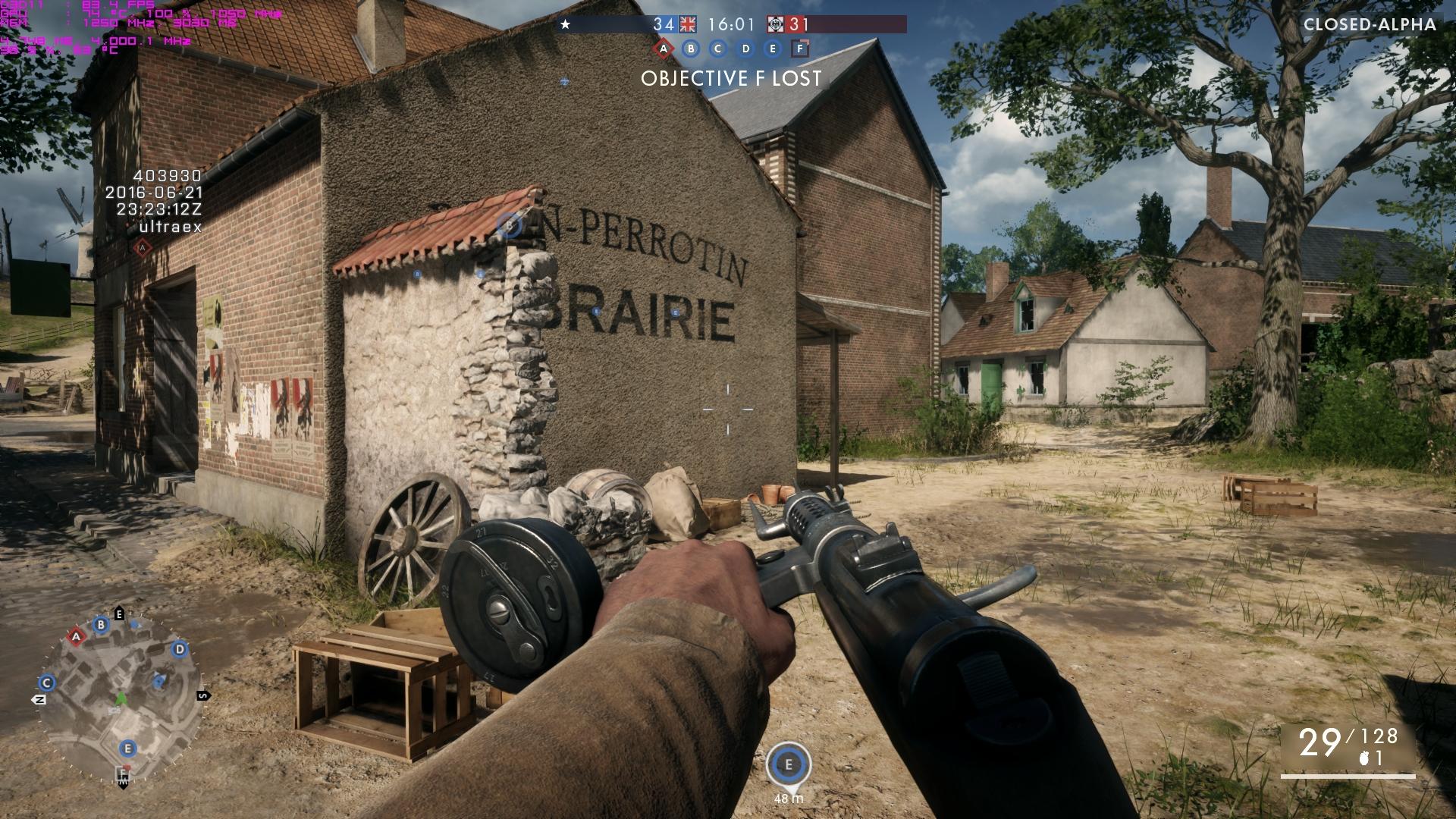Choose objective C flag in top bar

click(718, 49)
